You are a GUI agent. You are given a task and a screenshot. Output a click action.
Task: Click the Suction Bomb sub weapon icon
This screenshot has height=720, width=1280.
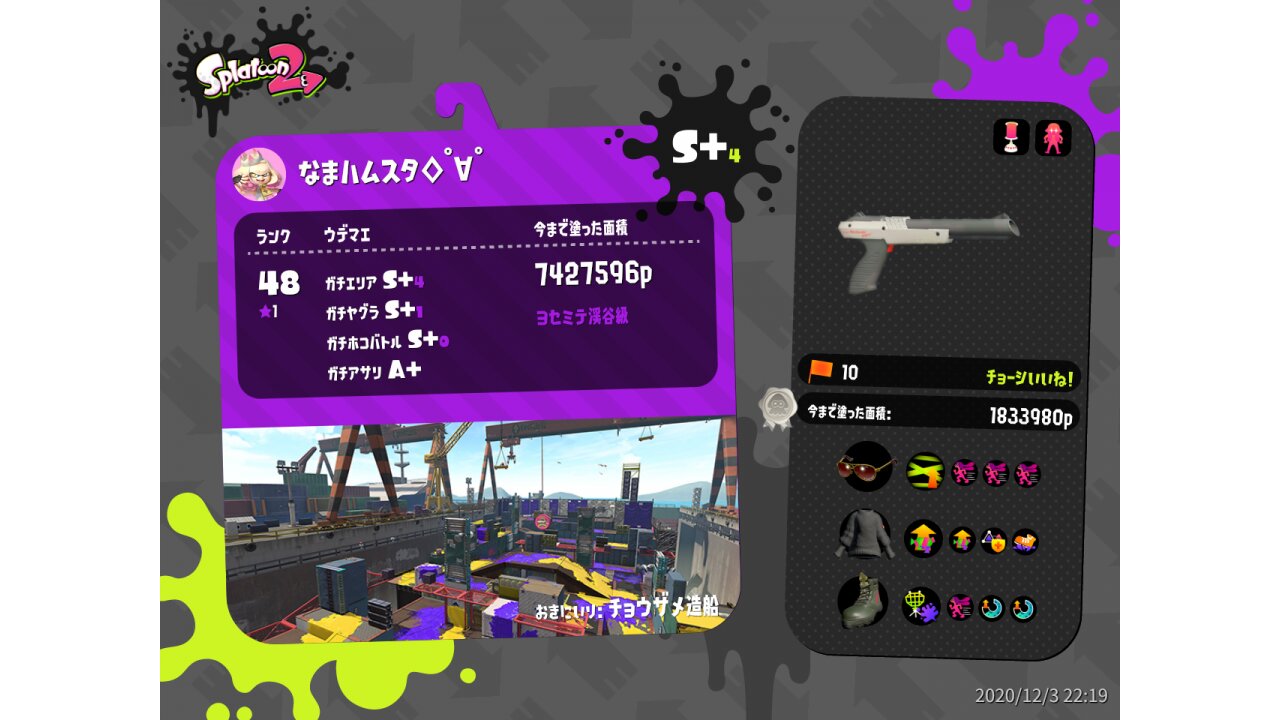[1011, 138]
